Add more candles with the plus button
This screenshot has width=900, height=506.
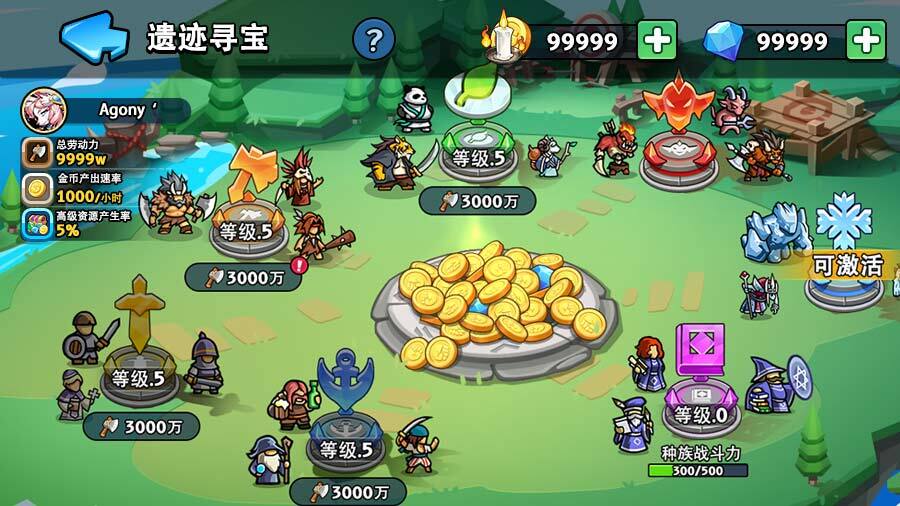(657, 41)
